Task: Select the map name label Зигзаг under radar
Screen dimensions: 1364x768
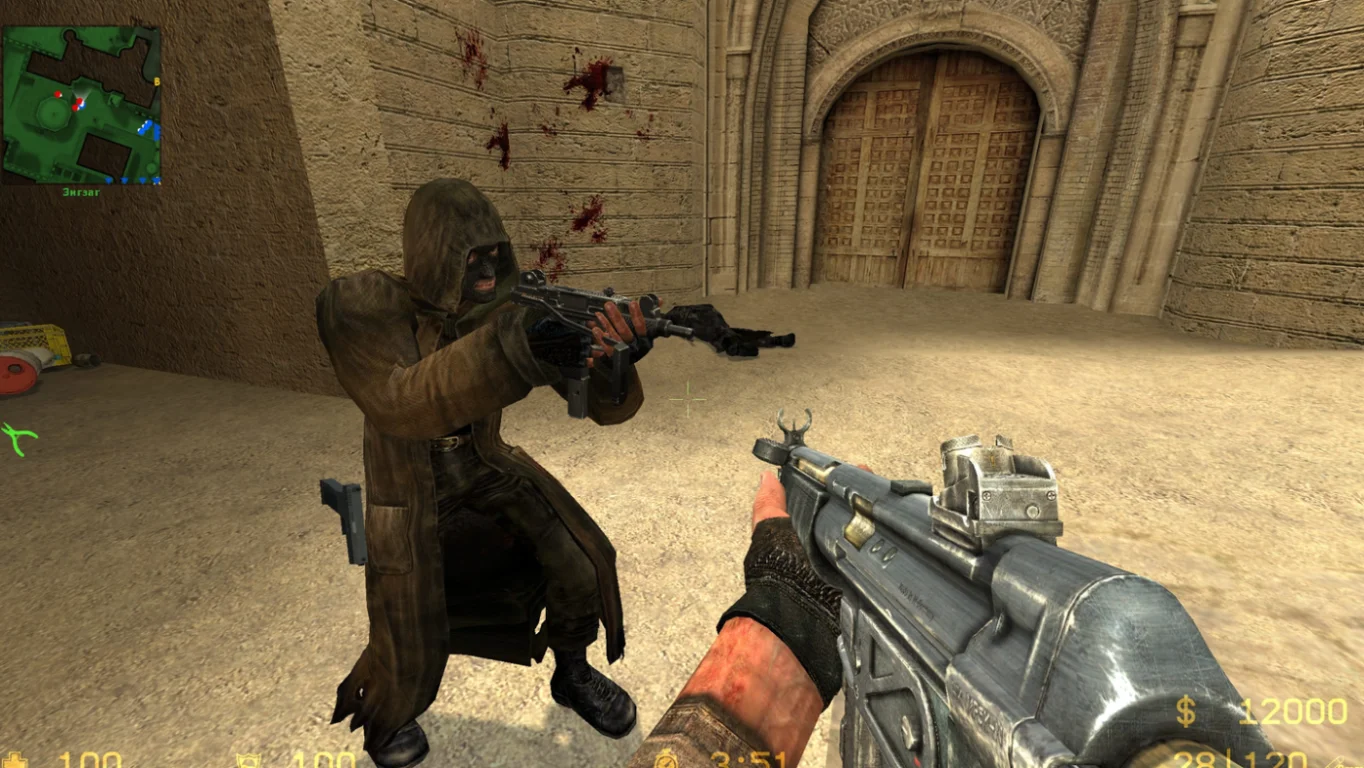Action: 82,191
